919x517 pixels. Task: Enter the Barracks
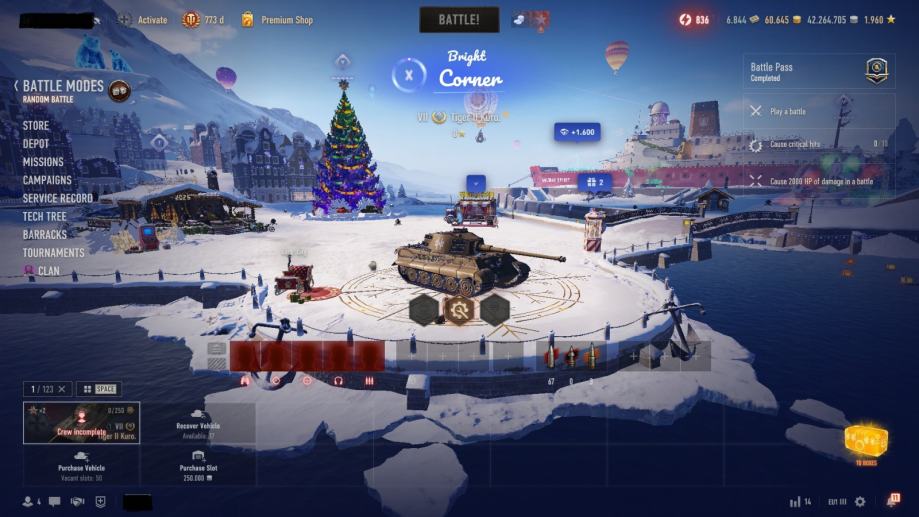coord(45,234)
